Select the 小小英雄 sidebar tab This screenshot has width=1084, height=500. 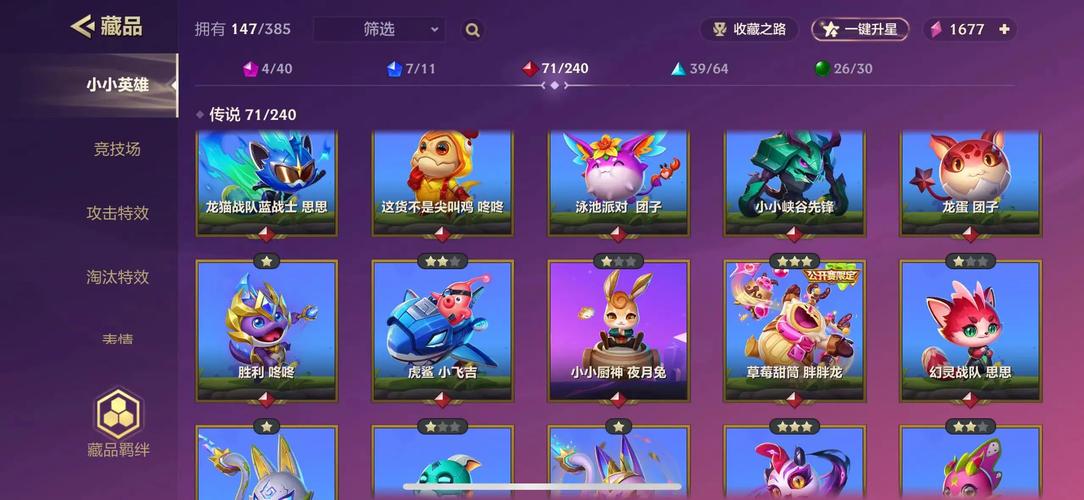coord(117,85)
